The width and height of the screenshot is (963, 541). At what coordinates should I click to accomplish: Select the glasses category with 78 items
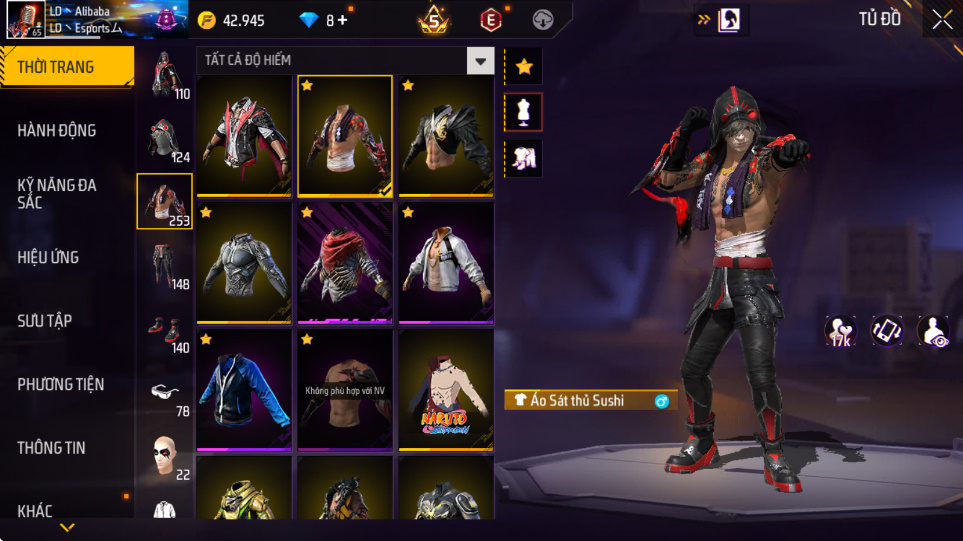165,393
